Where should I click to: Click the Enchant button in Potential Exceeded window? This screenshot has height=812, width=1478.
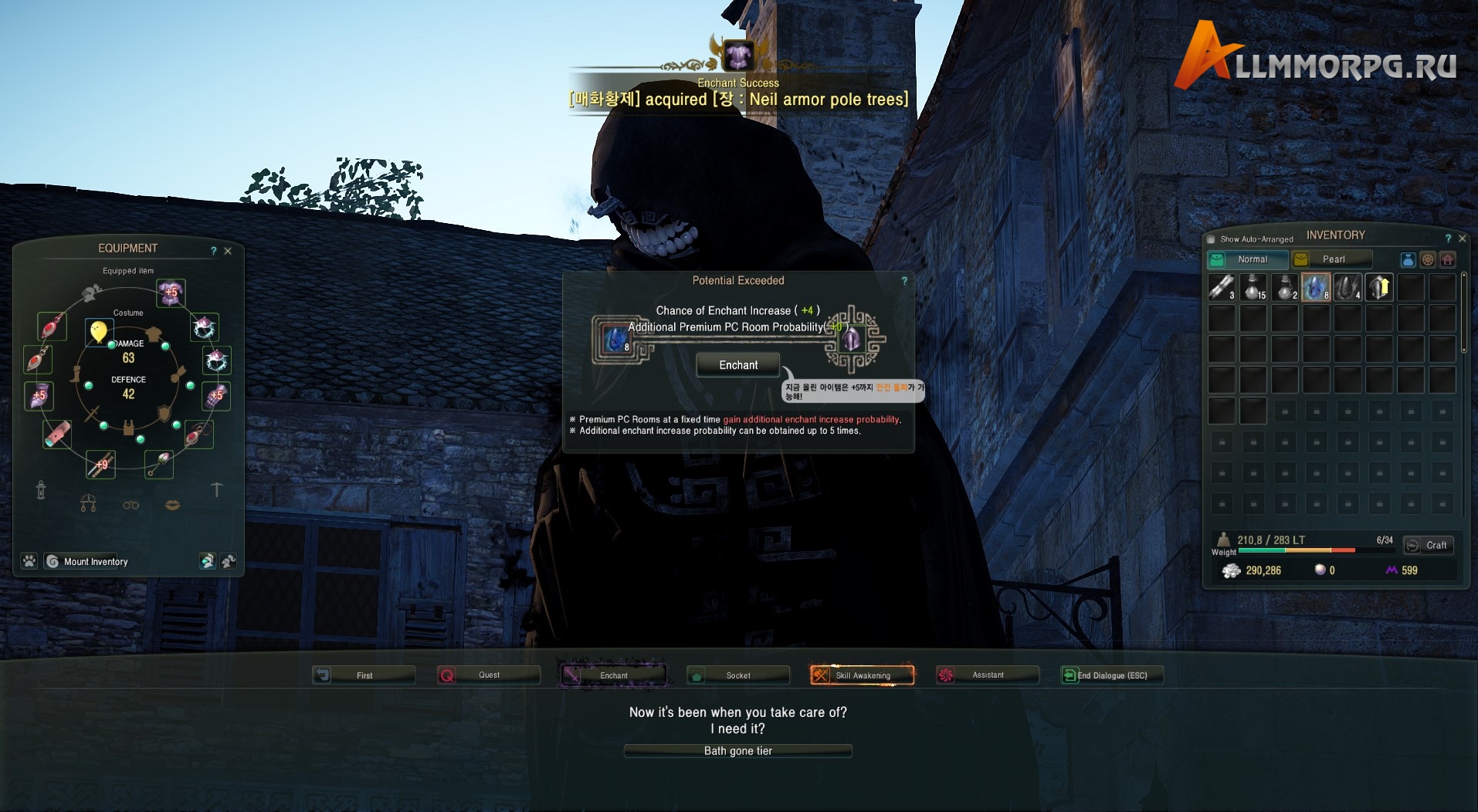click(x=737, y=364)
